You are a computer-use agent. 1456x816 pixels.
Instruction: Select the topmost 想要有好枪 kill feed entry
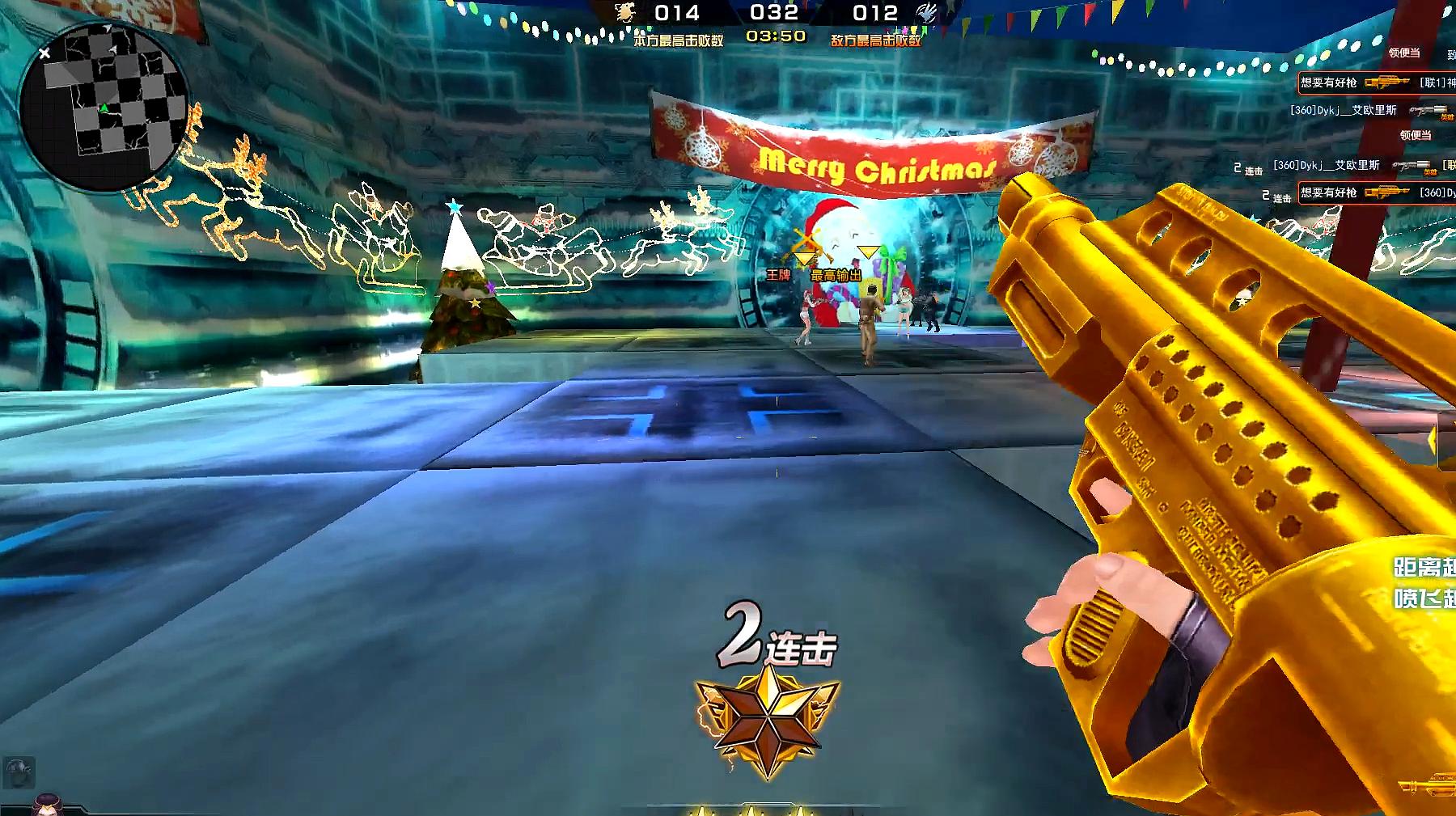[x=1375, y=82]
